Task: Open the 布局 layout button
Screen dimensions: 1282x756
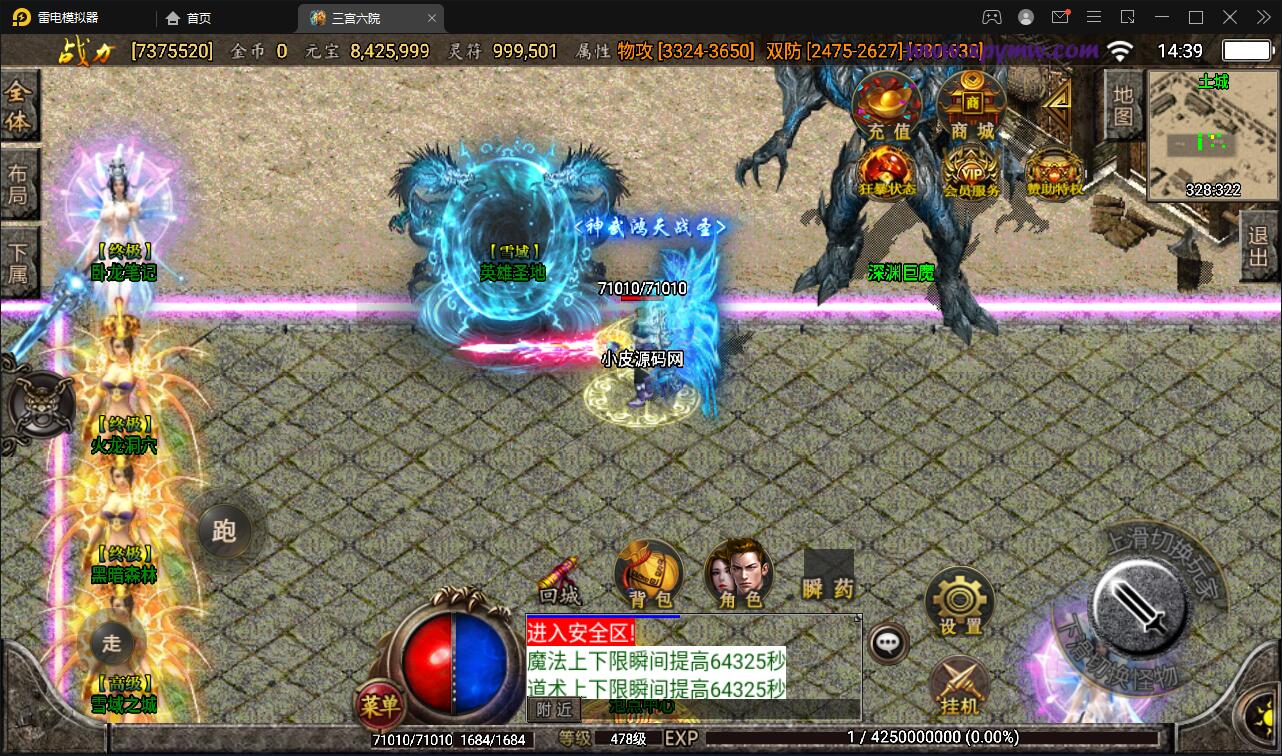Action: click(18, 182)
